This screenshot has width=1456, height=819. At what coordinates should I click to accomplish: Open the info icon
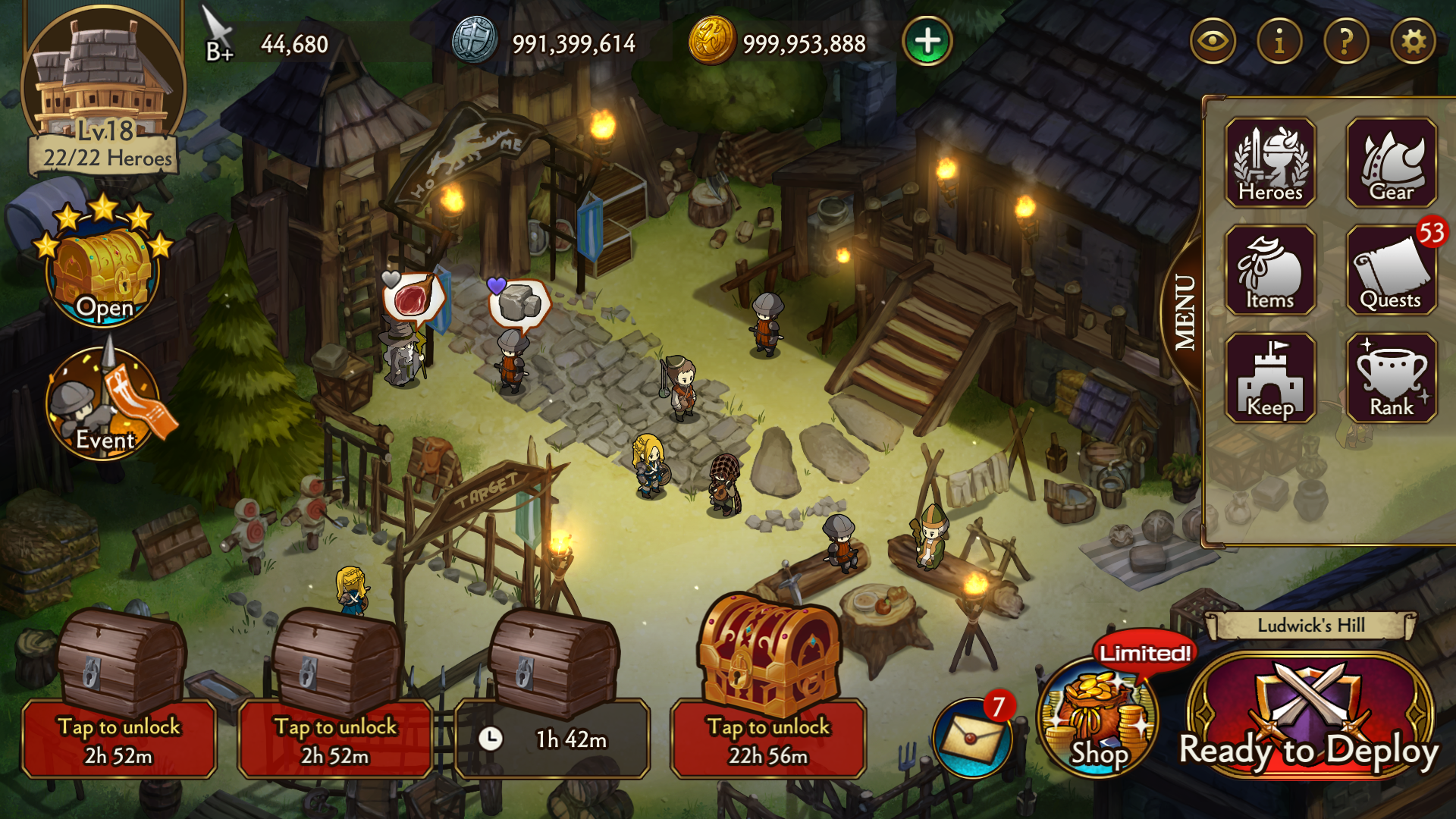click(1279, 42)
